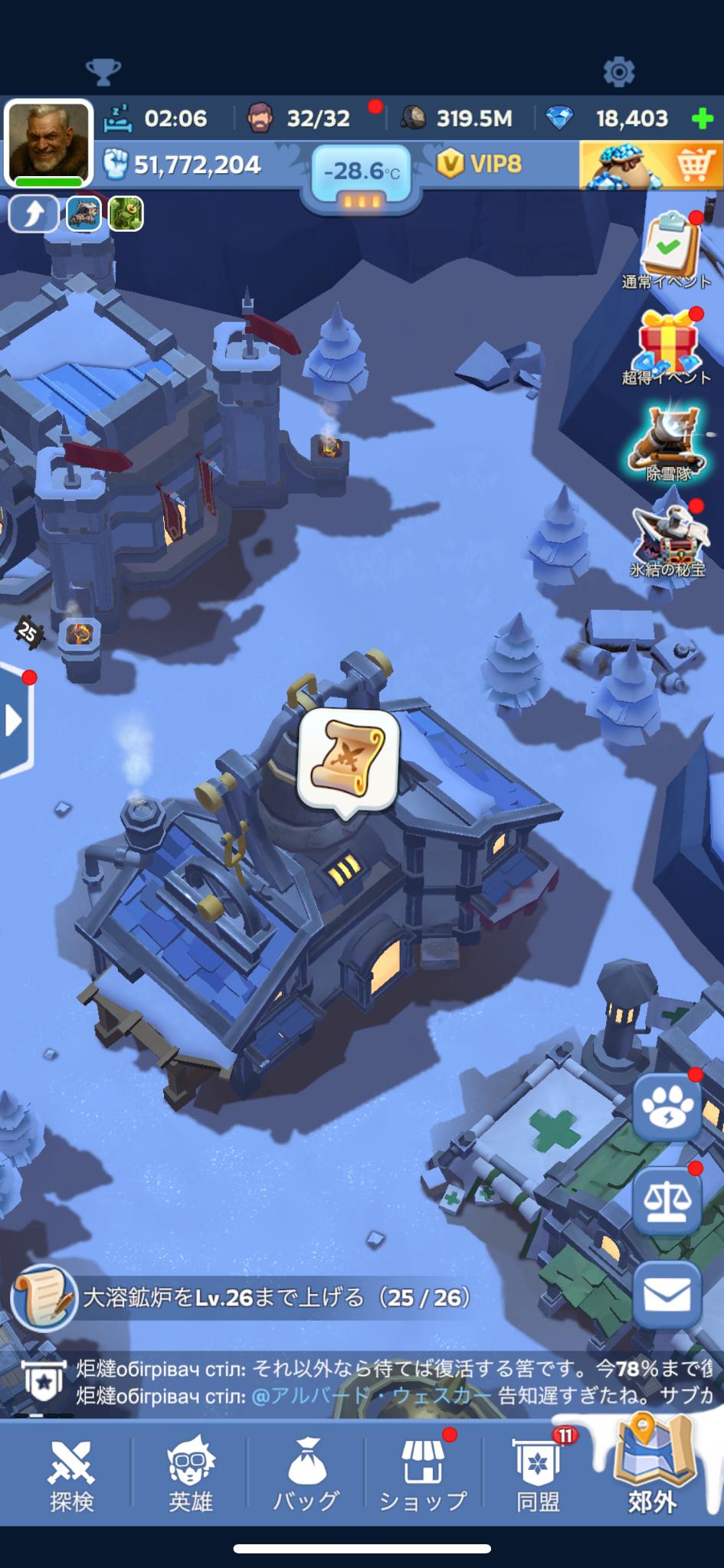724x1568 pixels.
Task: Add gems with the green plus
Action: coord(702,119)
